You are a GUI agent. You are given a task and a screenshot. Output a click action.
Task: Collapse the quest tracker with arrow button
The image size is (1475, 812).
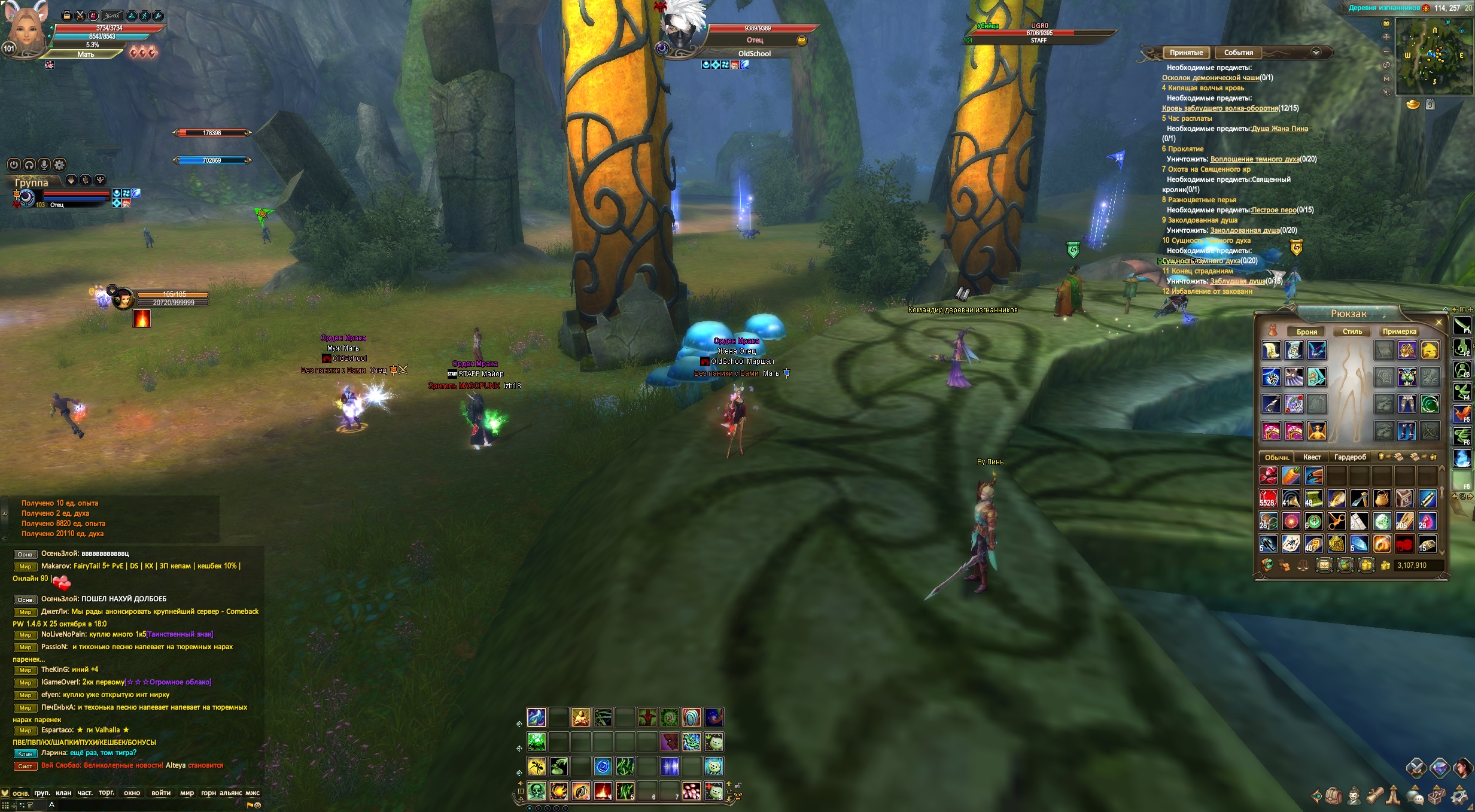tap(1316, 53)
